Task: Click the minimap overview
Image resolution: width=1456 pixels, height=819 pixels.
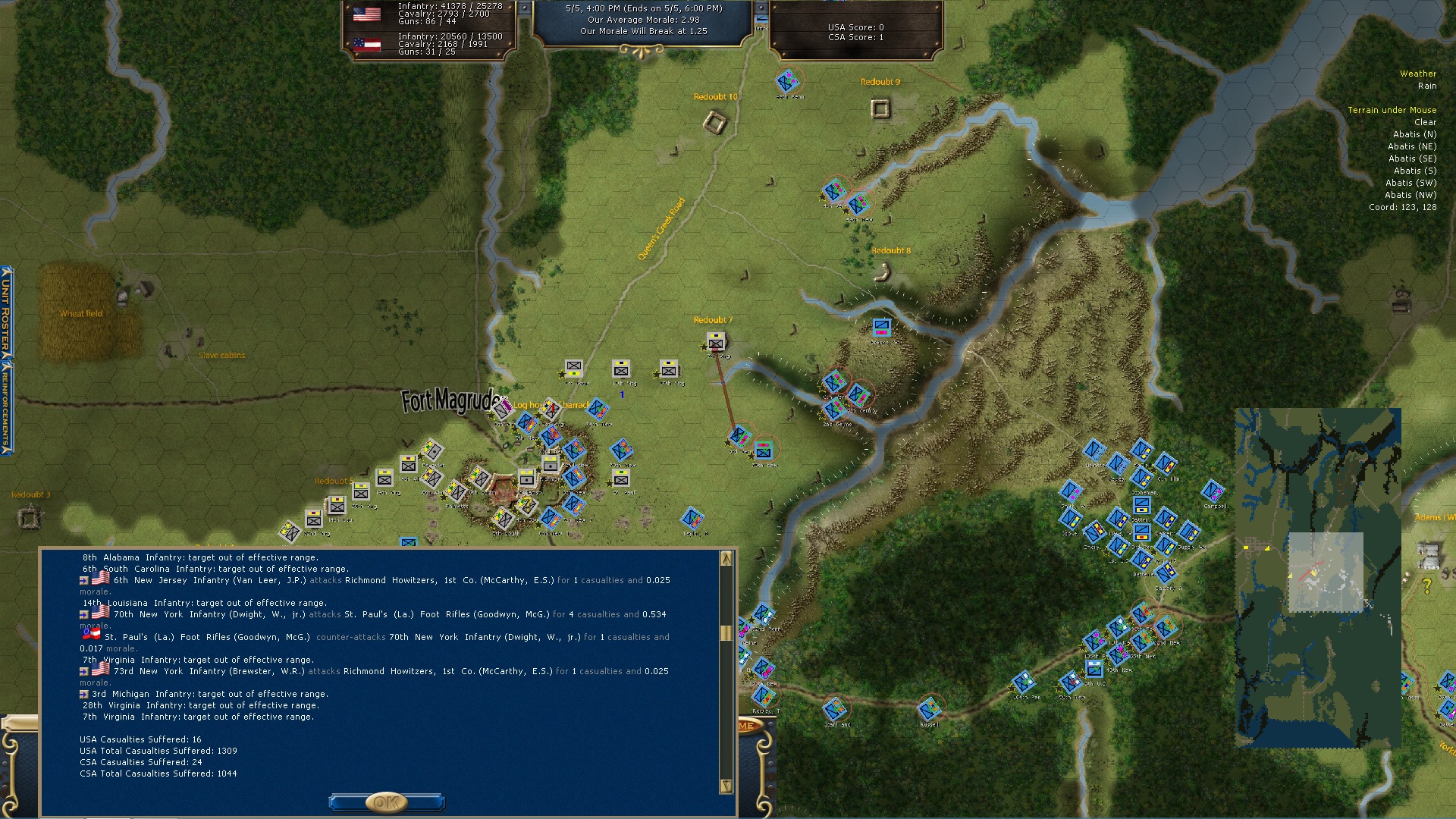Action: (1317, 577)
